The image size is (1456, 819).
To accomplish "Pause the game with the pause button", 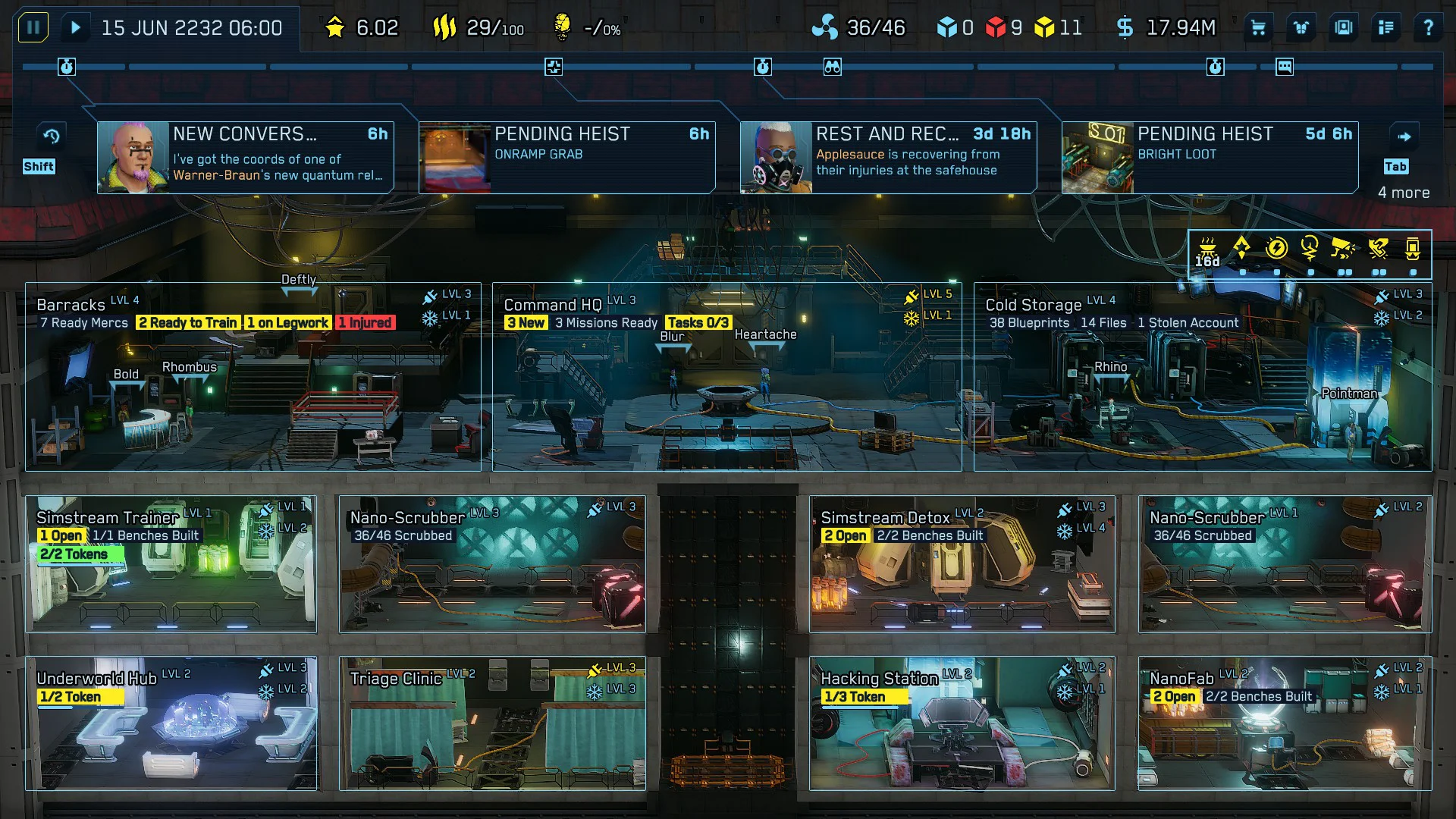I will [33, 27].
